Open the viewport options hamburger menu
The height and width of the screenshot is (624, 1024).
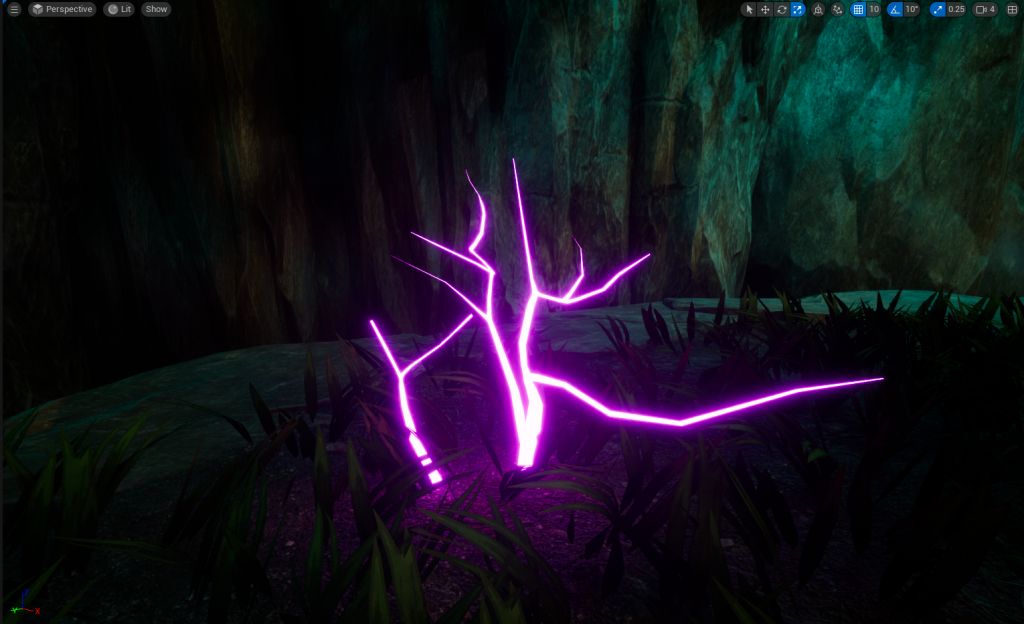14,9
